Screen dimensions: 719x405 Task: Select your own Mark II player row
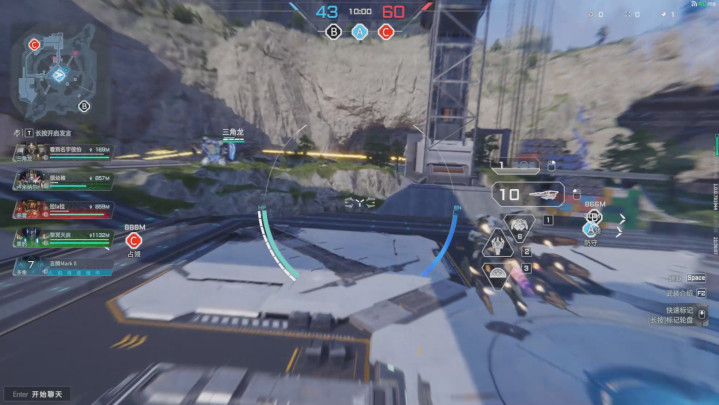point(62,266)
